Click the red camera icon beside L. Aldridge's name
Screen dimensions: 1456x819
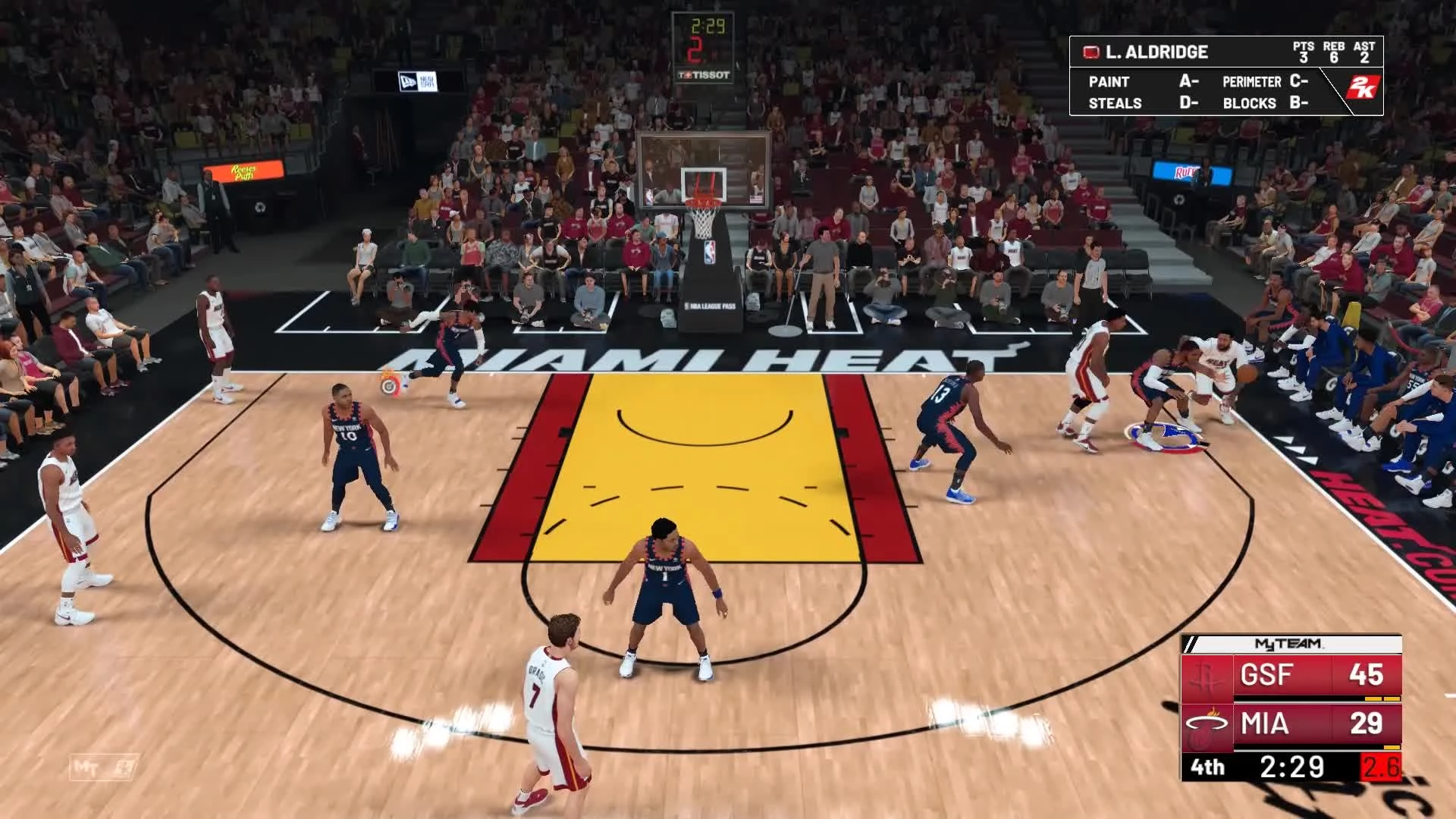tap(1090, 53)
